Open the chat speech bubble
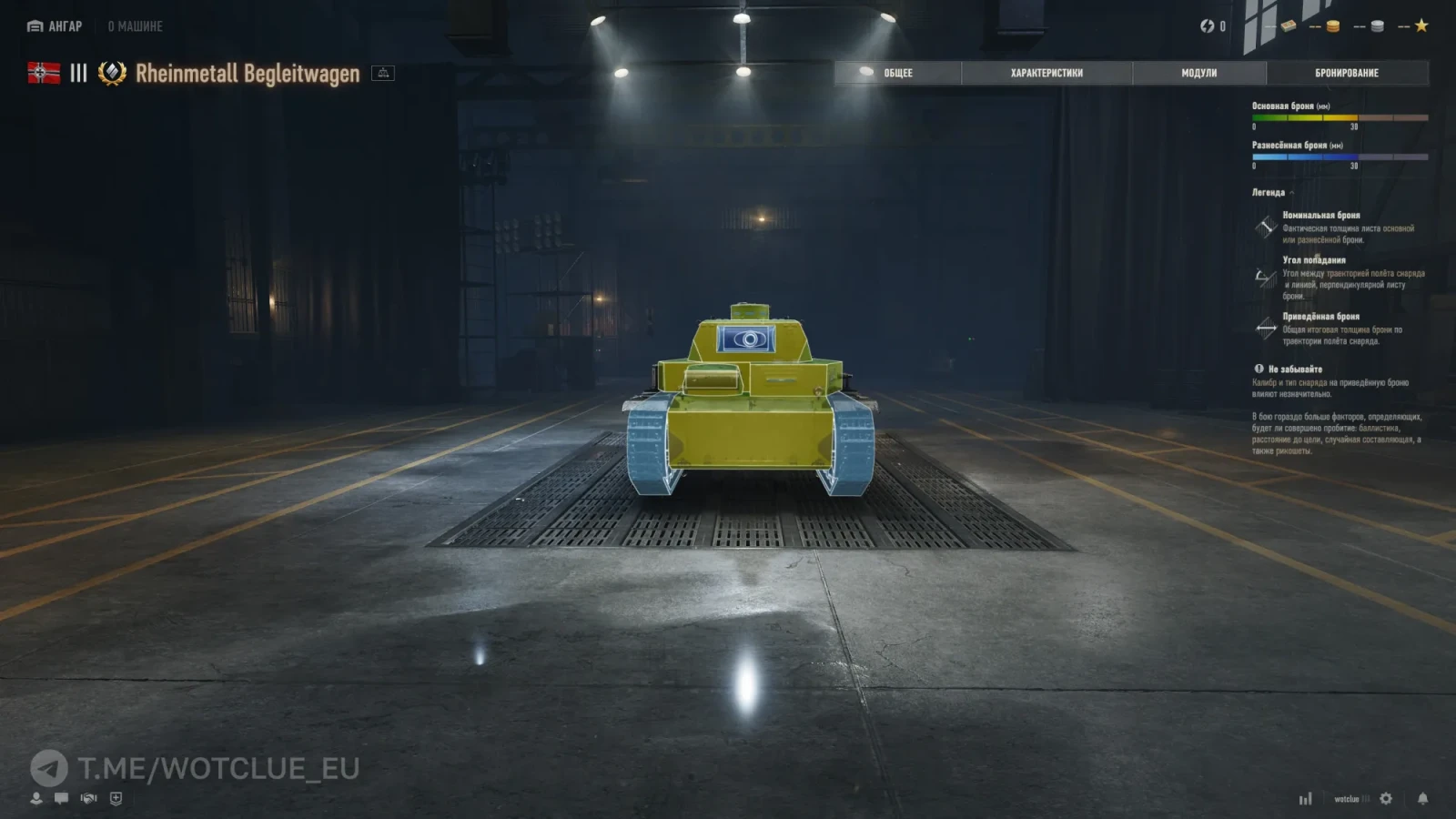 point(61,798)
